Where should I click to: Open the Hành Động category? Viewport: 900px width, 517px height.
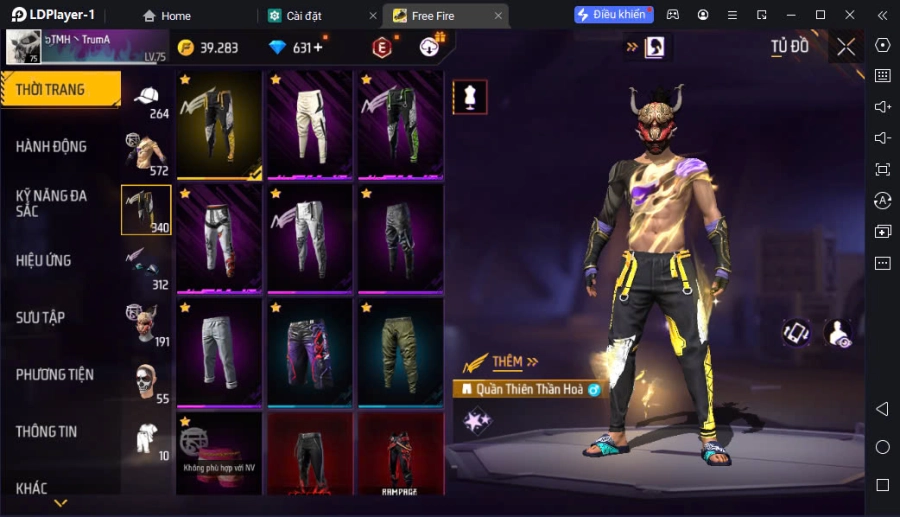click(52, 147)
